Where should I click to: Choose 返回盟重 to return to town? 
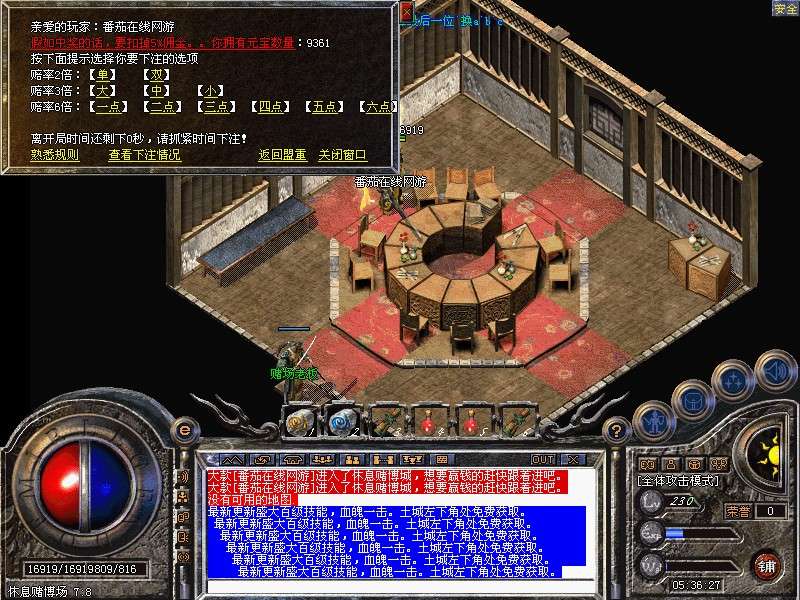pos(282,155)
